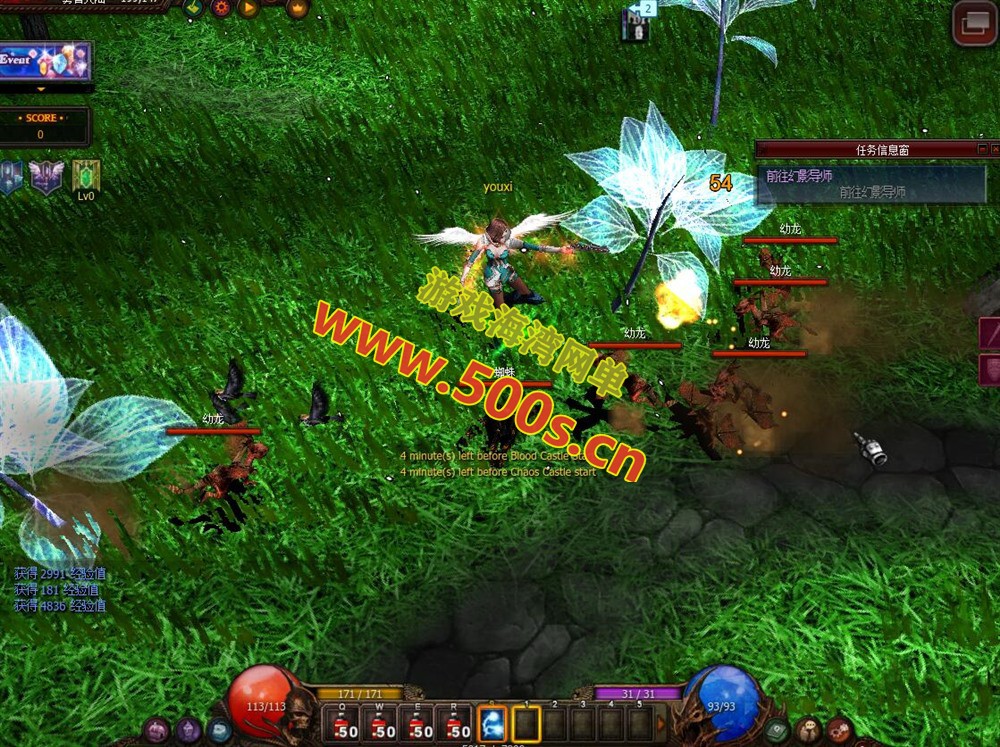Activate the orange play arrow icon

pos(247,8)
